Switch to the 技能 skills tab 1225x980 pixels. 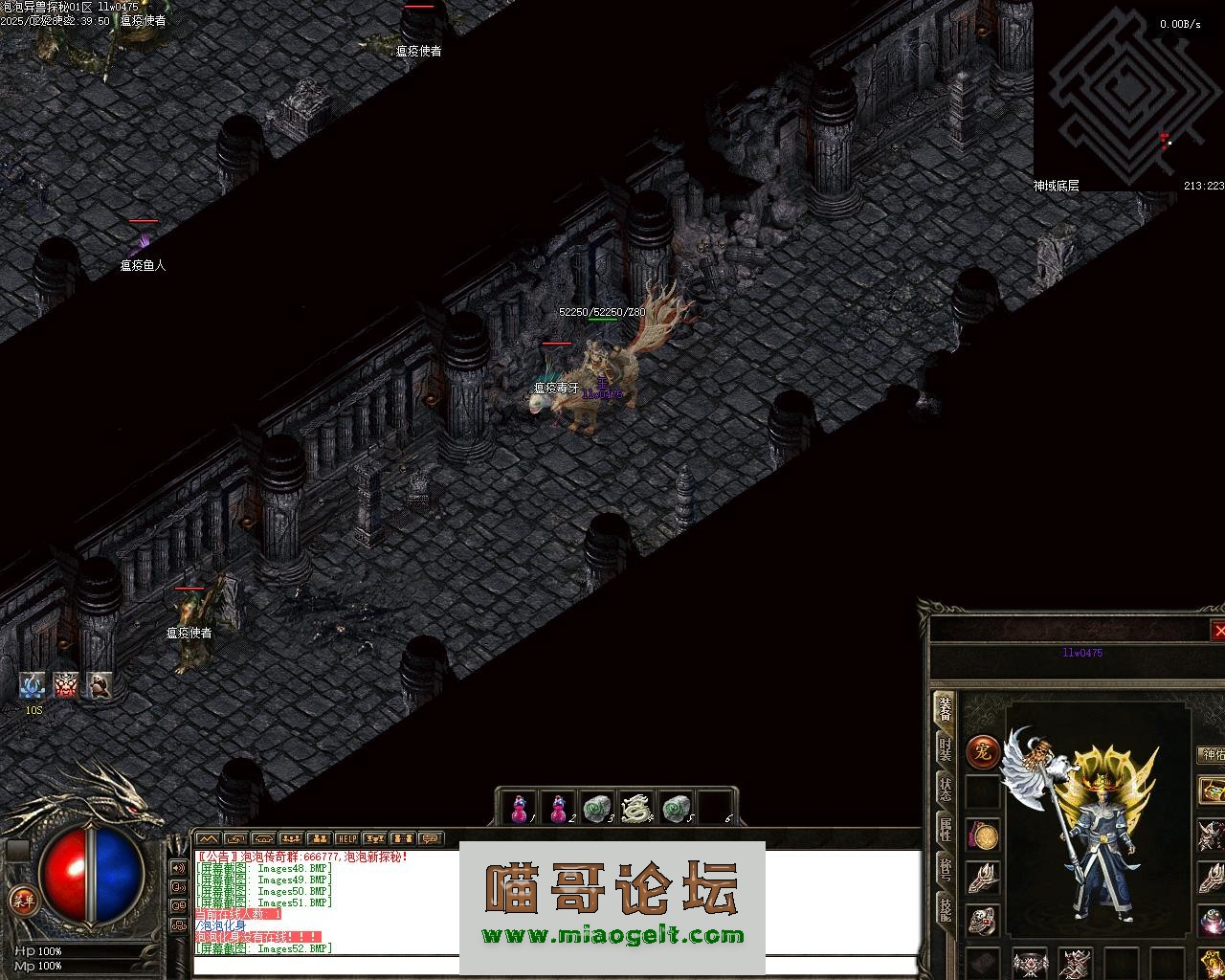click(x=945, y=909)
